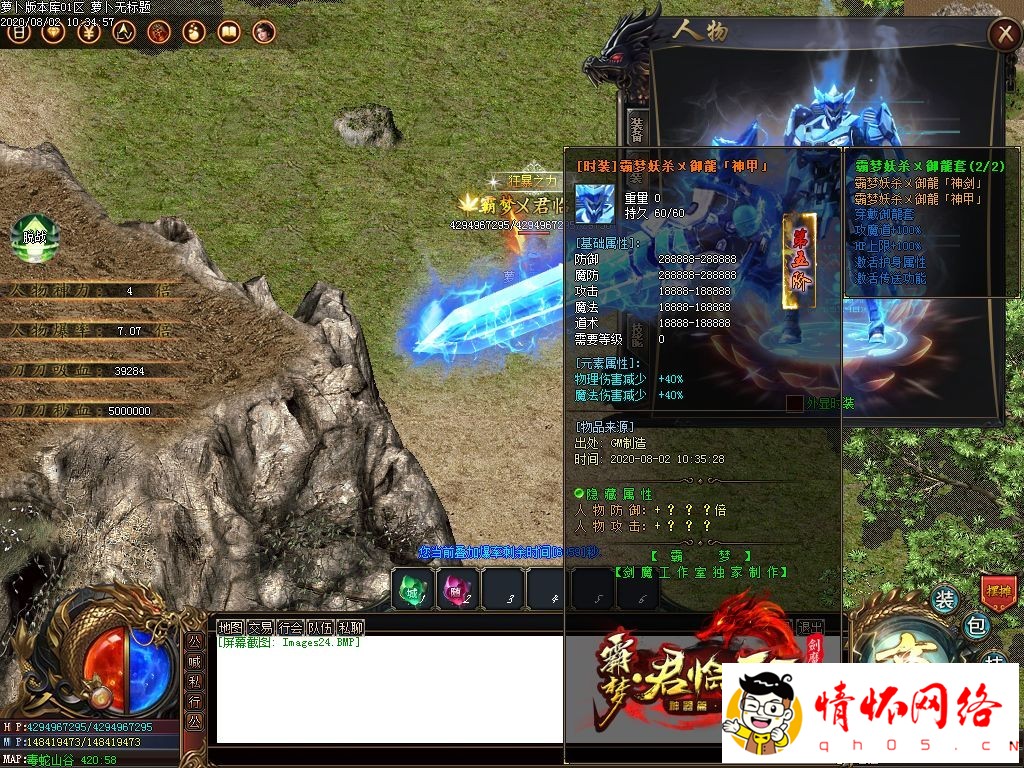
Task: Switch chat to the 私聊 tab
Action: point(350,627)
